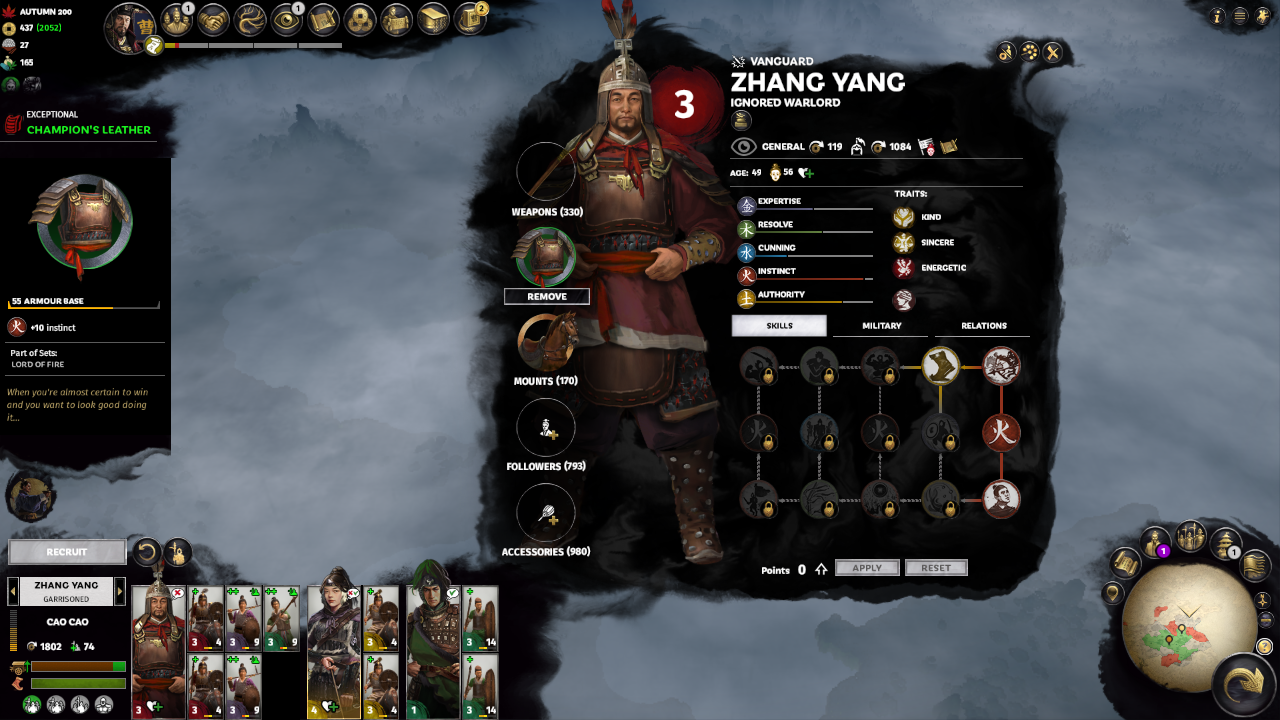This screenshot has width=1280, height=720.
Task: Reset the skill point allocation
Action: (x=936, y=568)
